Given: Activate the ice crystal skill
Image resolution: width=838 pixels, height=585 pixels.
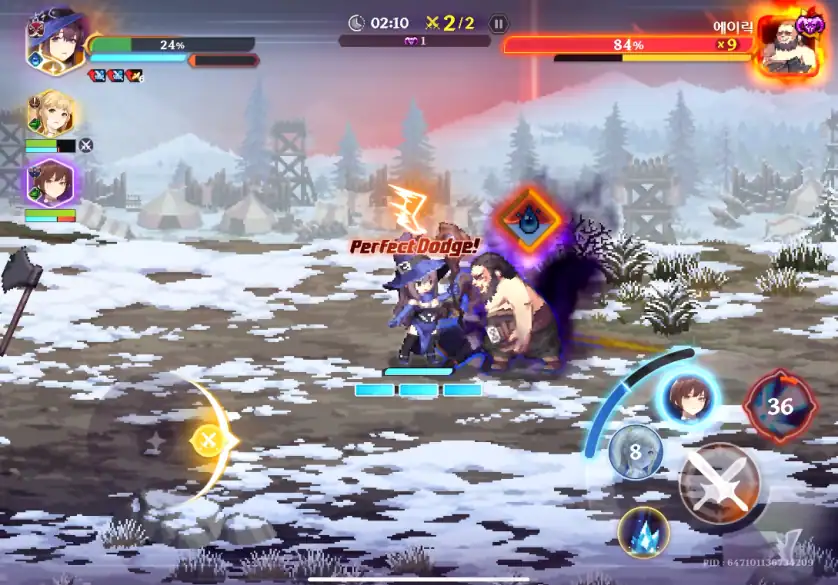Looking at the screenshot, I should click(642, 531).
